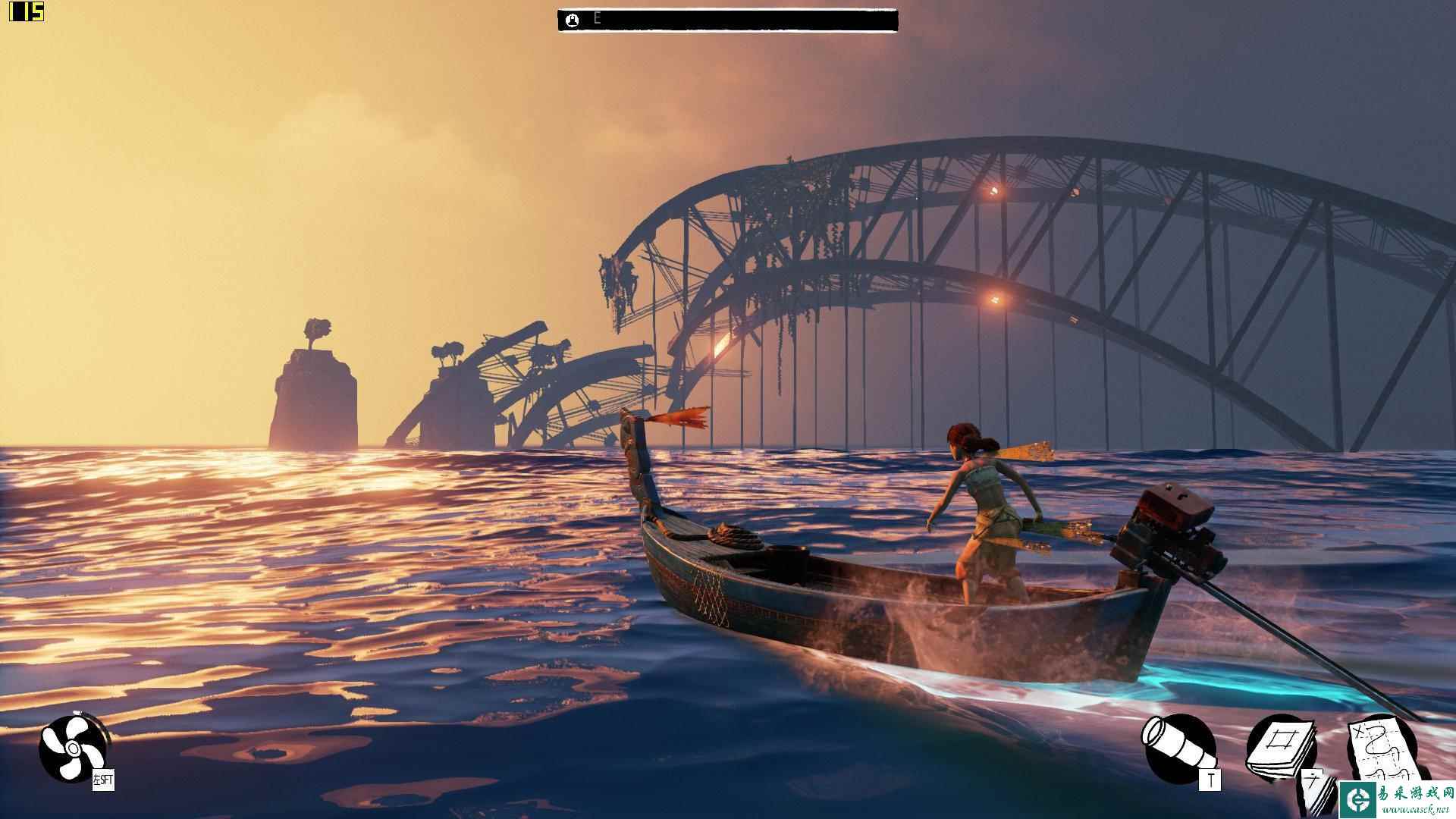
Task: Click the compass heading bar
Action: pyautogui.click(x=727, y=20)
